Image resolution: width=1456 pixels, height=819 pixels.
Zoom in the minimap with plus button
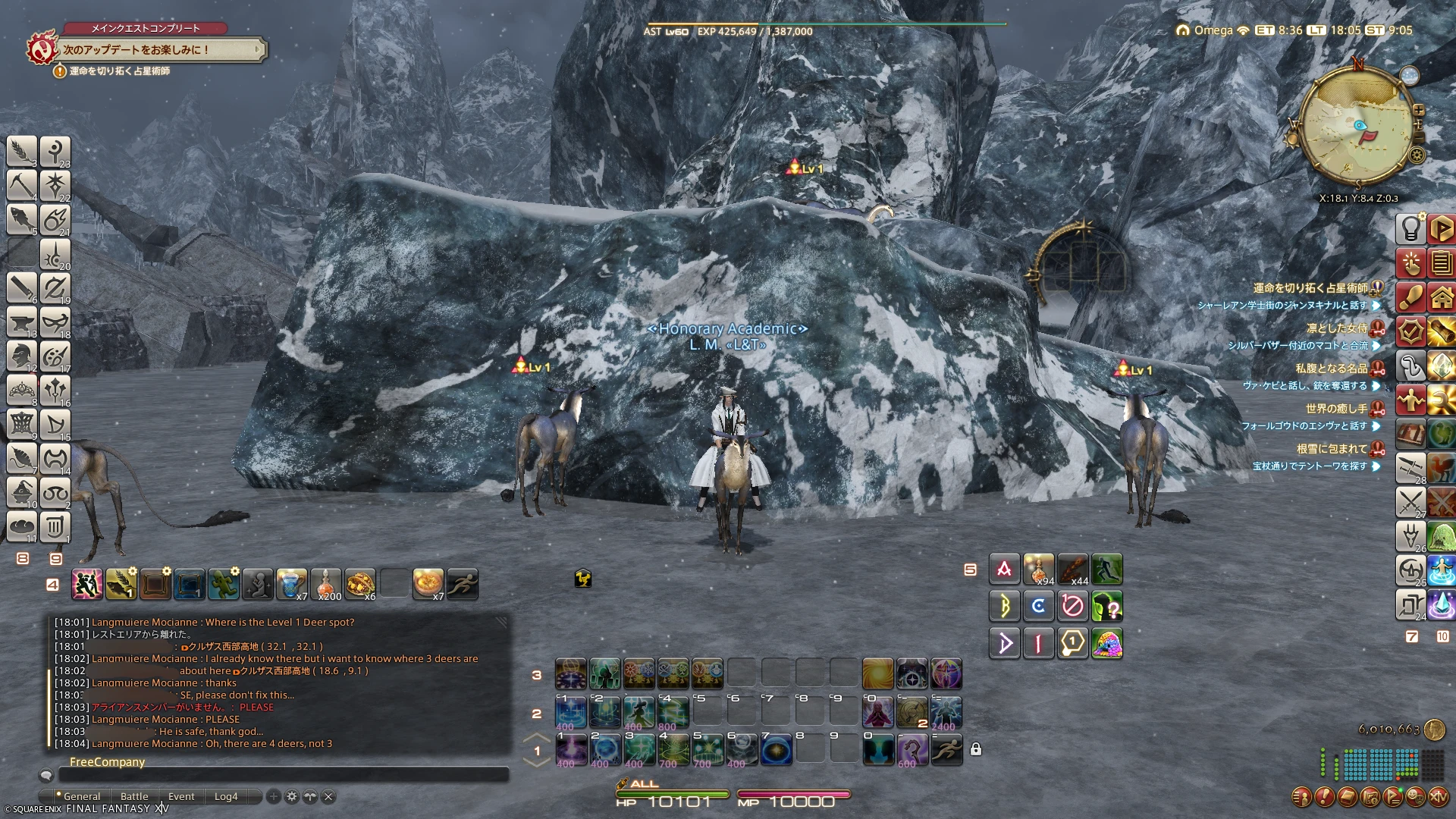point(1419,111)
